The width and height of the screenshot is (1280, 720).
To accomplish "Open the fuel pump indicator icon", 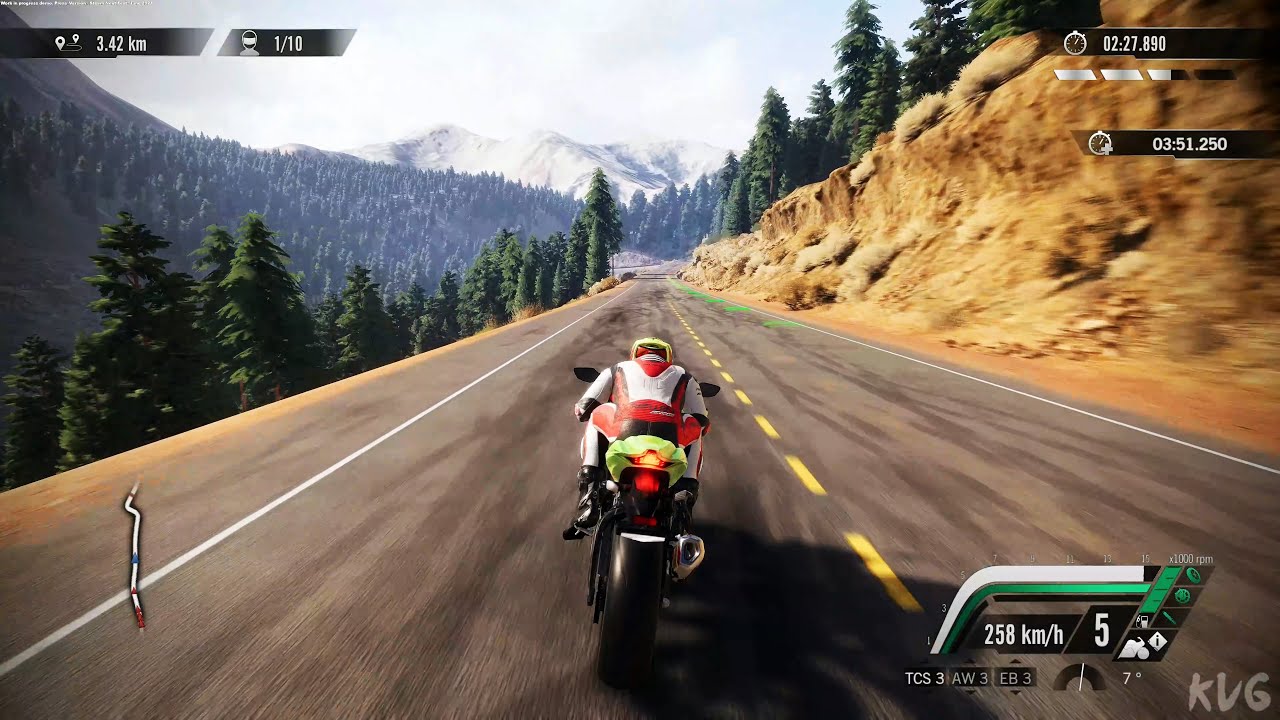I will click(x=1143, y=621).
